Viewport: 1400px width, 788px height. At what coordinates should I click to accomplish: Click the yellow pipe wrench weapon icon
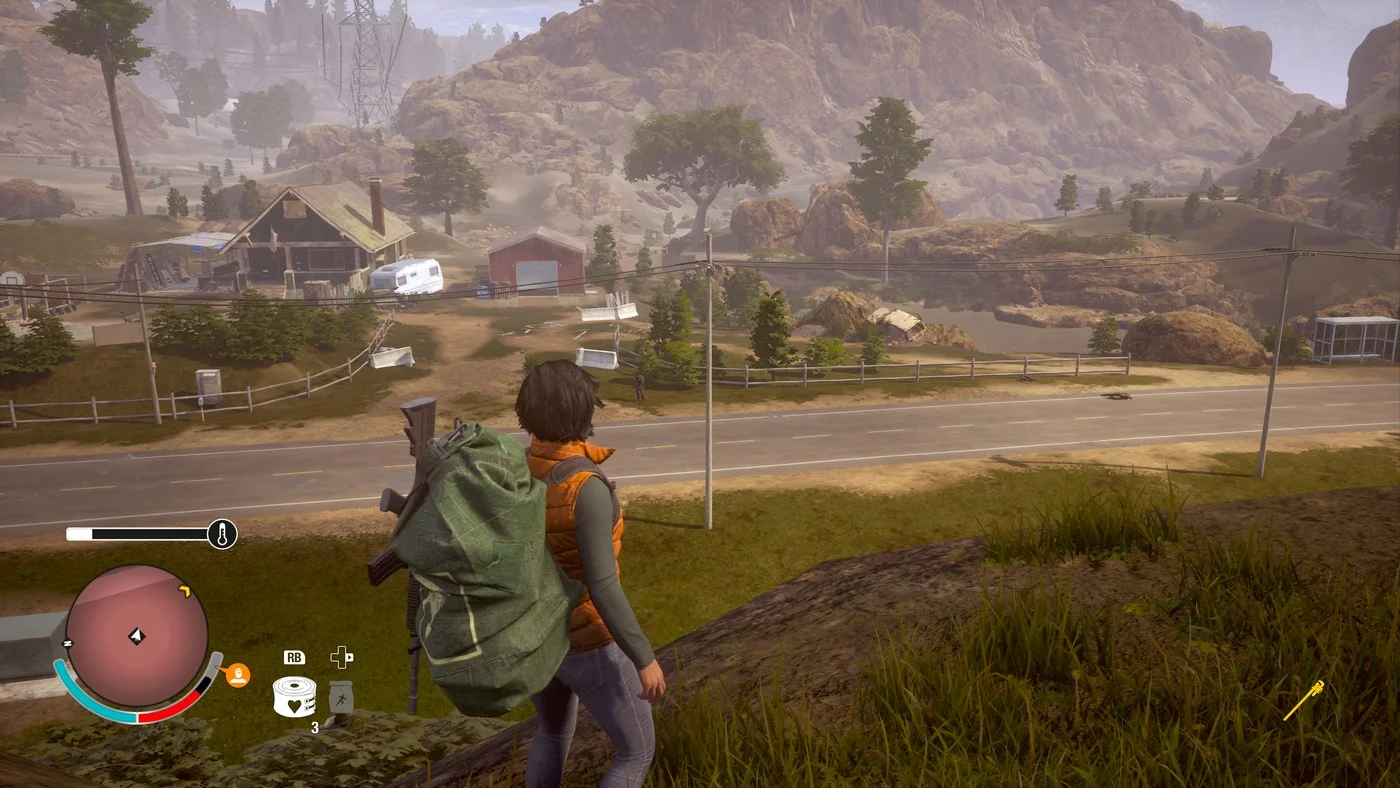coord(1304,699)
